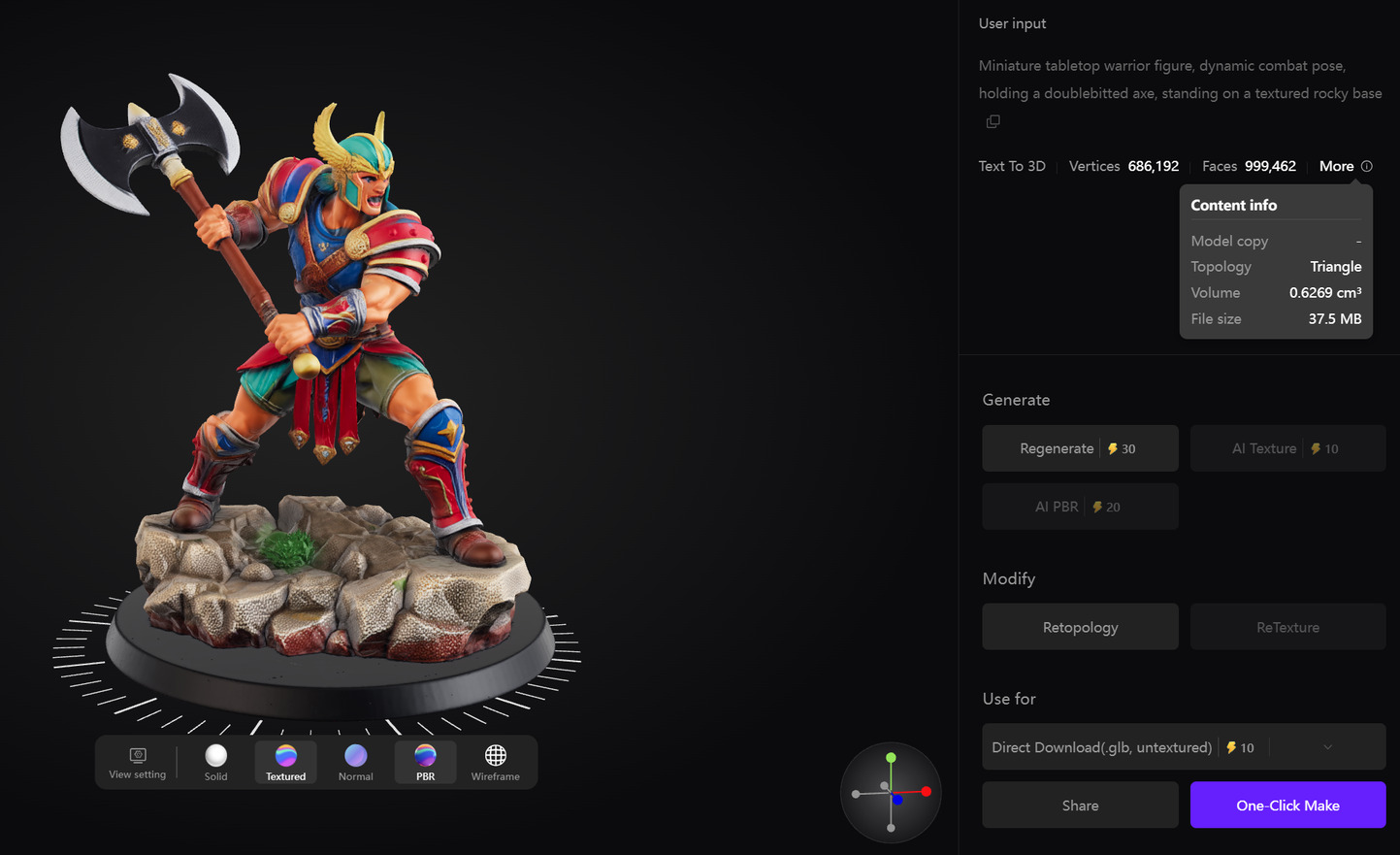This screenshot has height=855, width=1400.
Task: Copy the user input prompt
Action: (992, 120)
